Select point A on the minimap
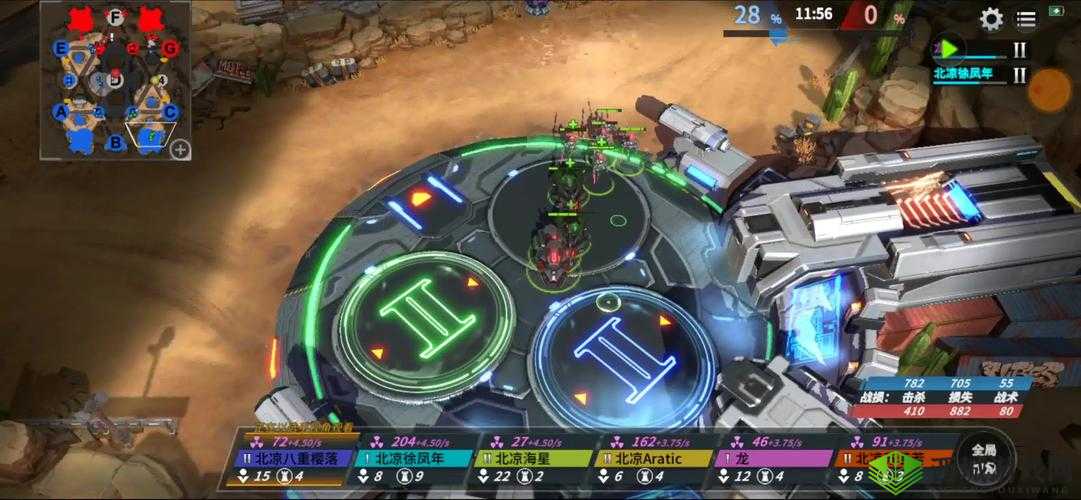The image size is (1081, 500). tap(61, 112)
